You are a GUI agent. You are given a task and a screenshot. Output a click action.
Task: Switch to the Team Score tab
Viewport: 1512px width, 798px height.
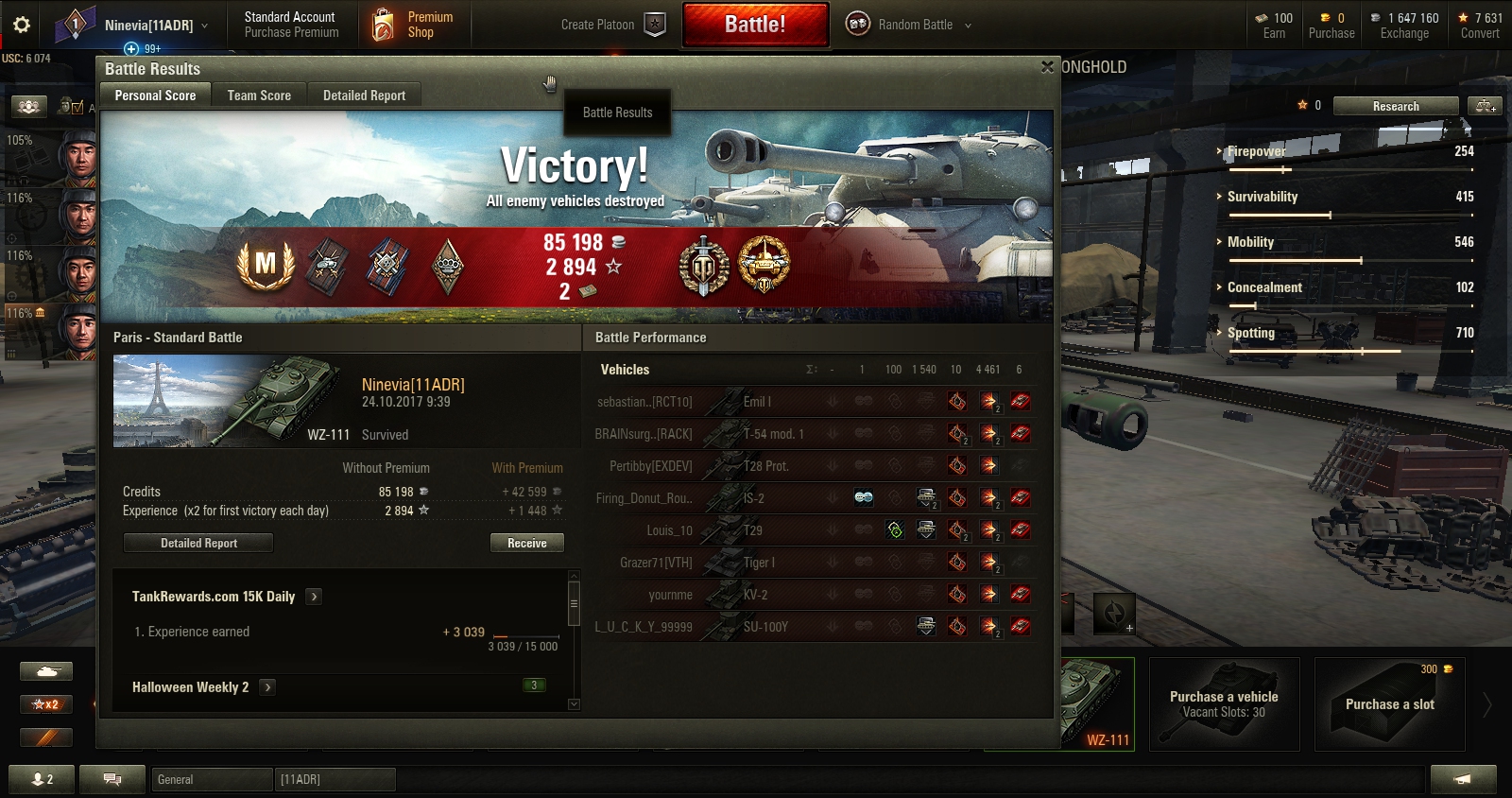click(x=259, y=95)
